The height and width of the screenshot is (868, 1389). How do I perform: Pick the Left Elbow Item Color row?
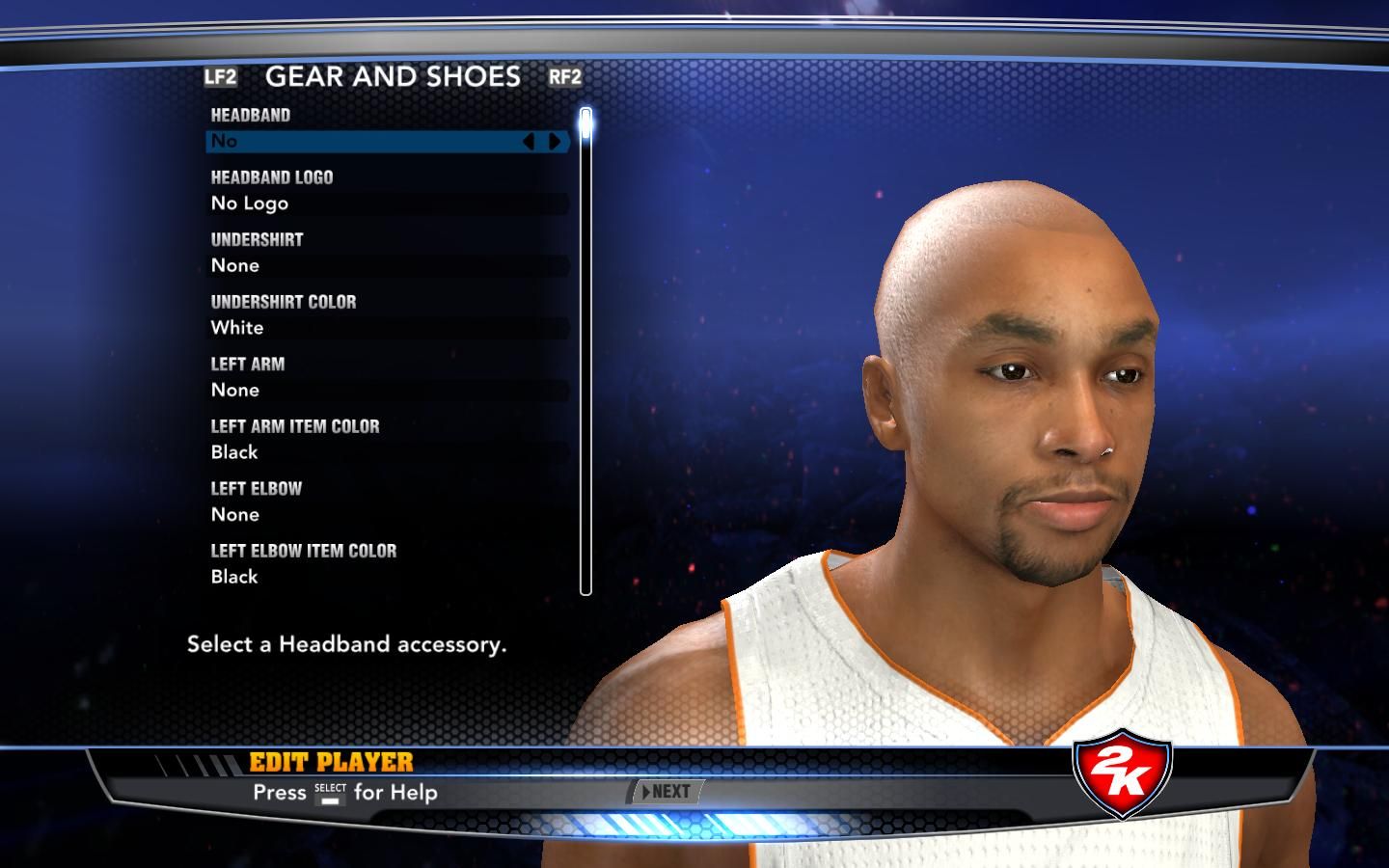(388, 577)
